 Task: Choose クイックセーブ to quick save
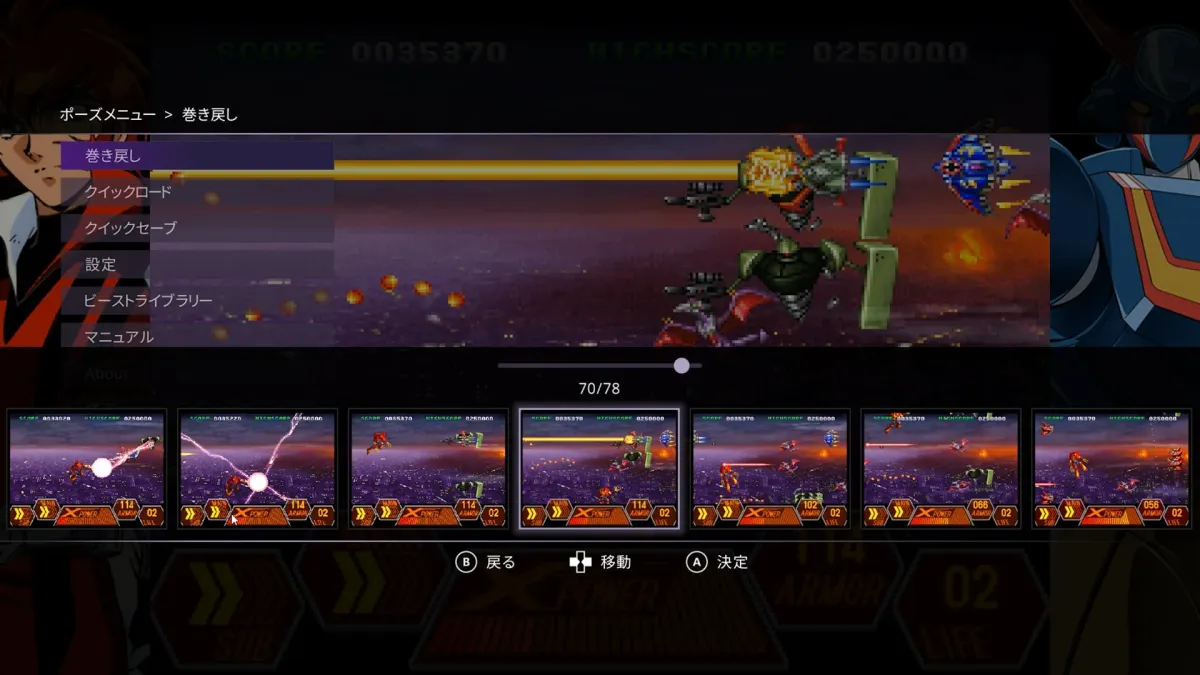pos(196,228)
